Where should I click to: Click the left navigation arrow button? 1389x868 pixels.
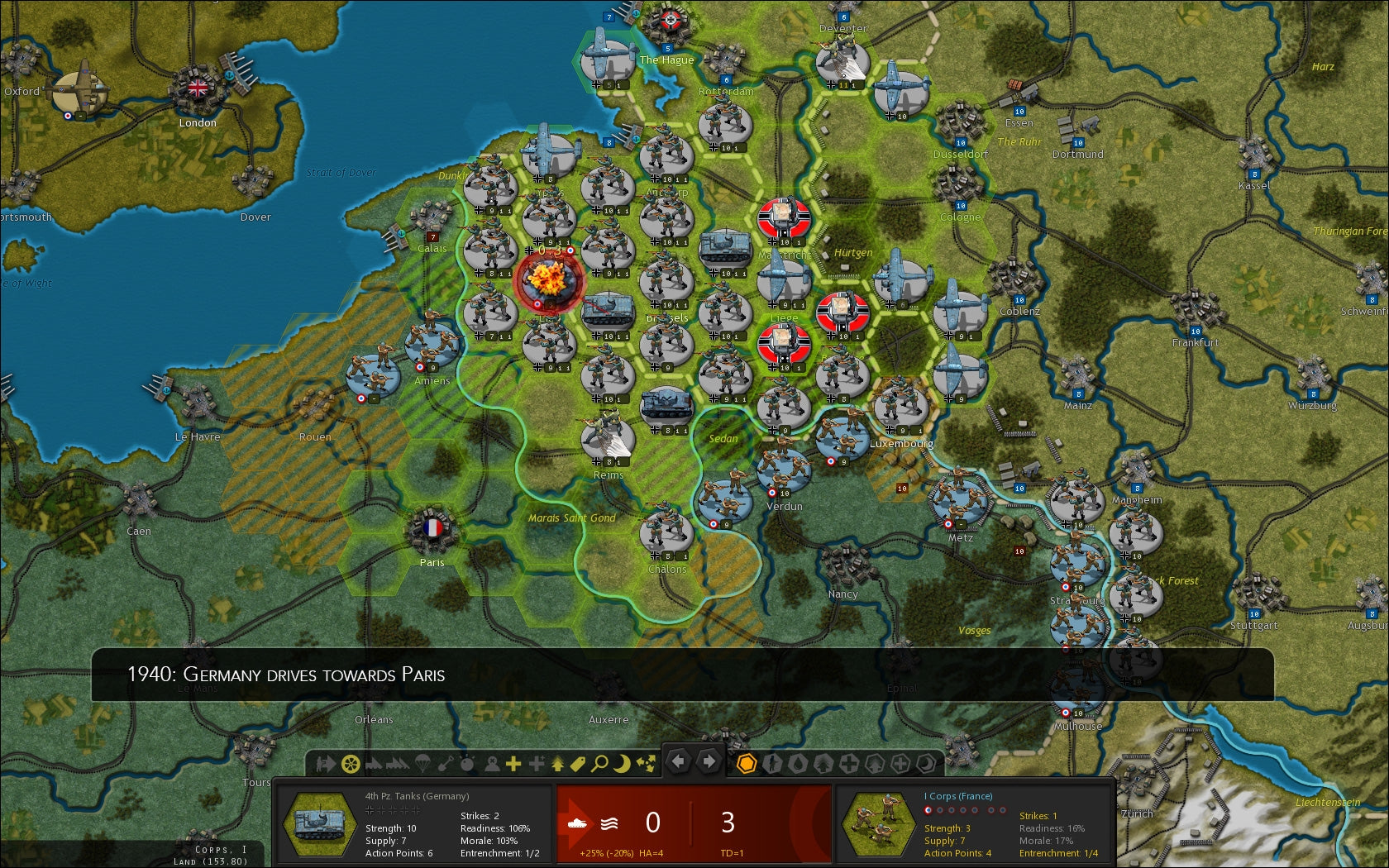click(x=677, y=761)
